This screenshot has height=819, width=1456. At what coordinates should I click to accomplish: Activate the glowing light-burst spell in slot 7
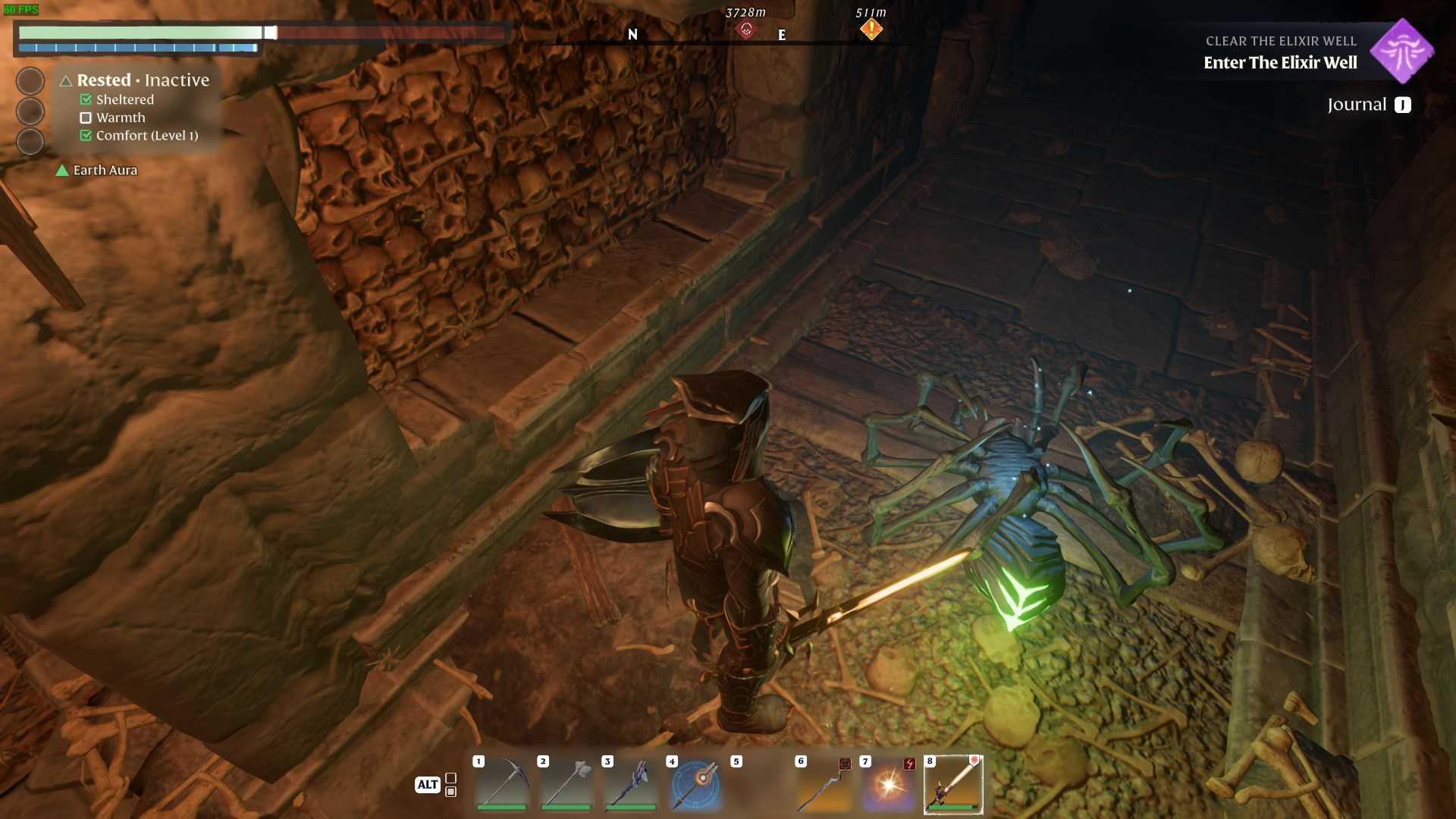click(889, 783)
